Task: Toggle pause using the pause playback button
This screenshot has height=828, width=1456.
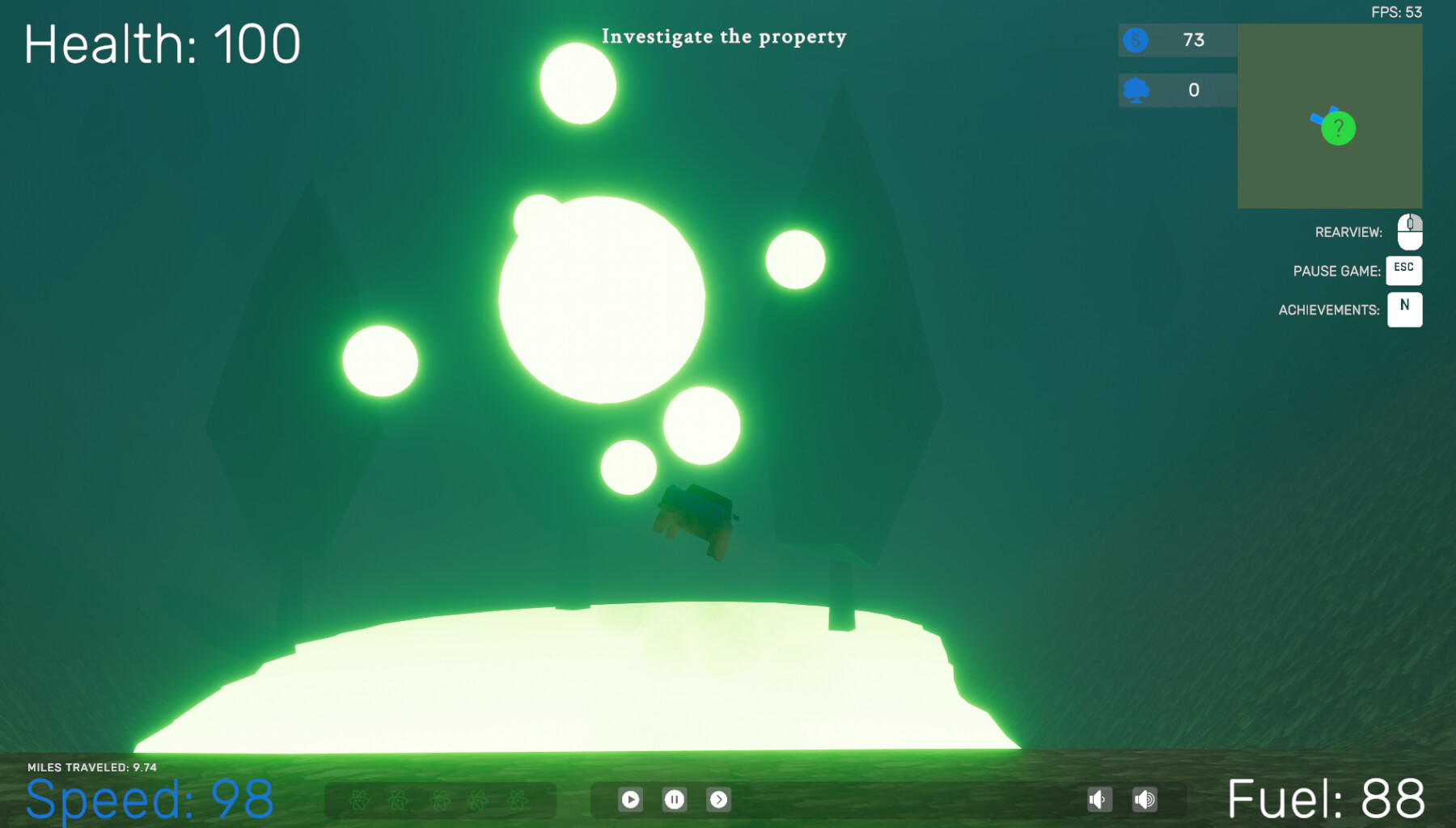Action: click(x=675, y=799)
